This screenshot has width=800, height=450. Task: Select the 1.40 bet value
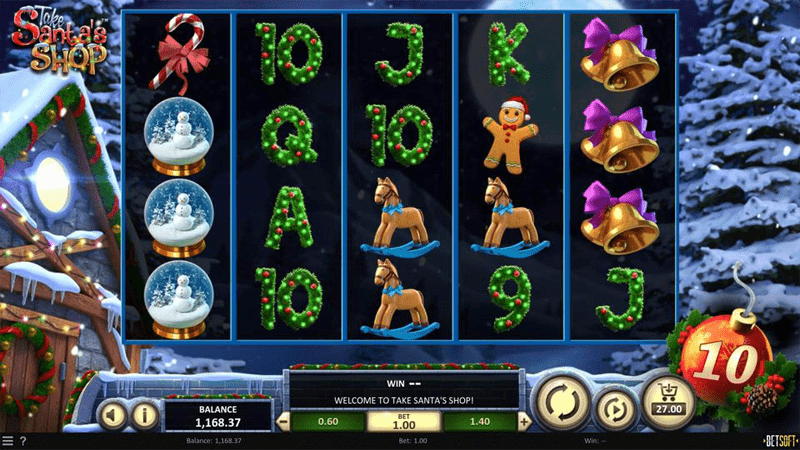(479, 422)
